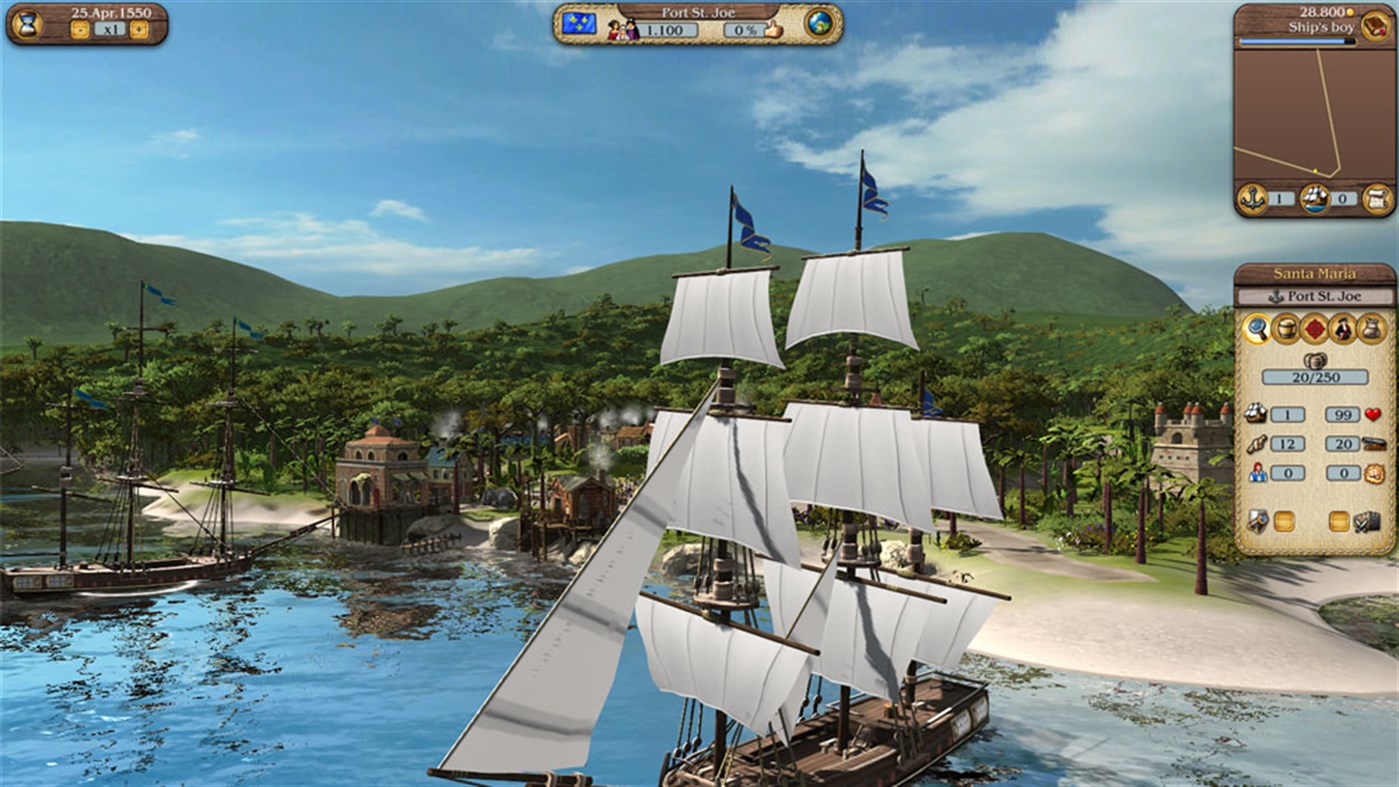1399x787 pixels.
Task: Open the Port St. Joe anchor bar on the ship panel
Action: coord(1317,296)
